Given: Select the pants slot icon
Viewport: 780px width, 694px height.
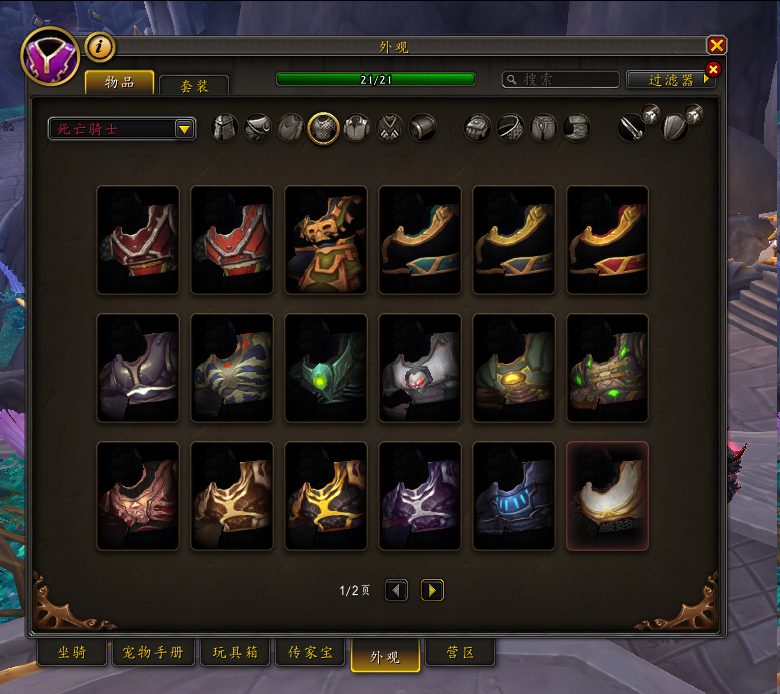Looking at the screenshot, I should tap(544, 128).
